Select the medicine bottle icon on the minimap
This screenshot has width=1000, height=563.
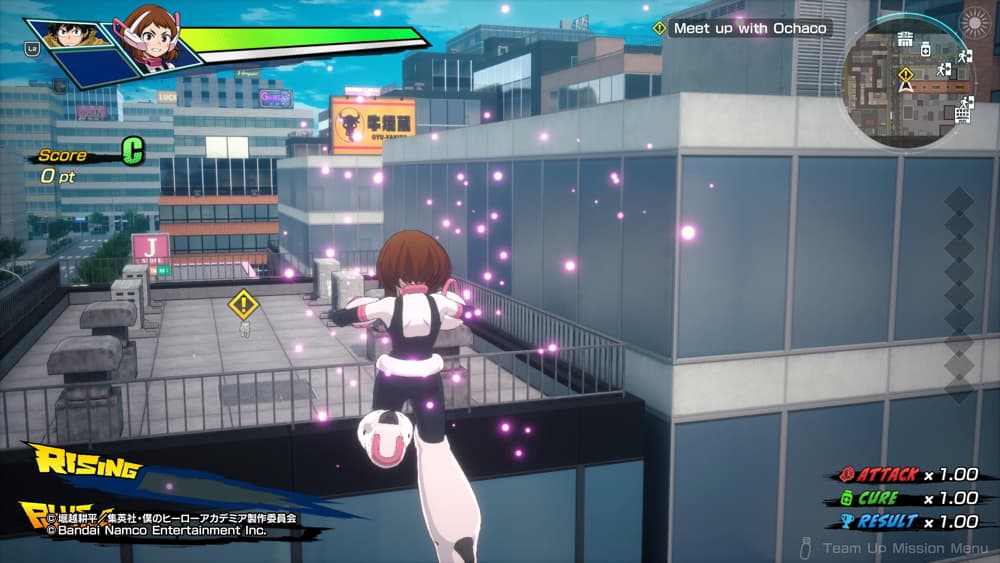click(x=925, y=49)
